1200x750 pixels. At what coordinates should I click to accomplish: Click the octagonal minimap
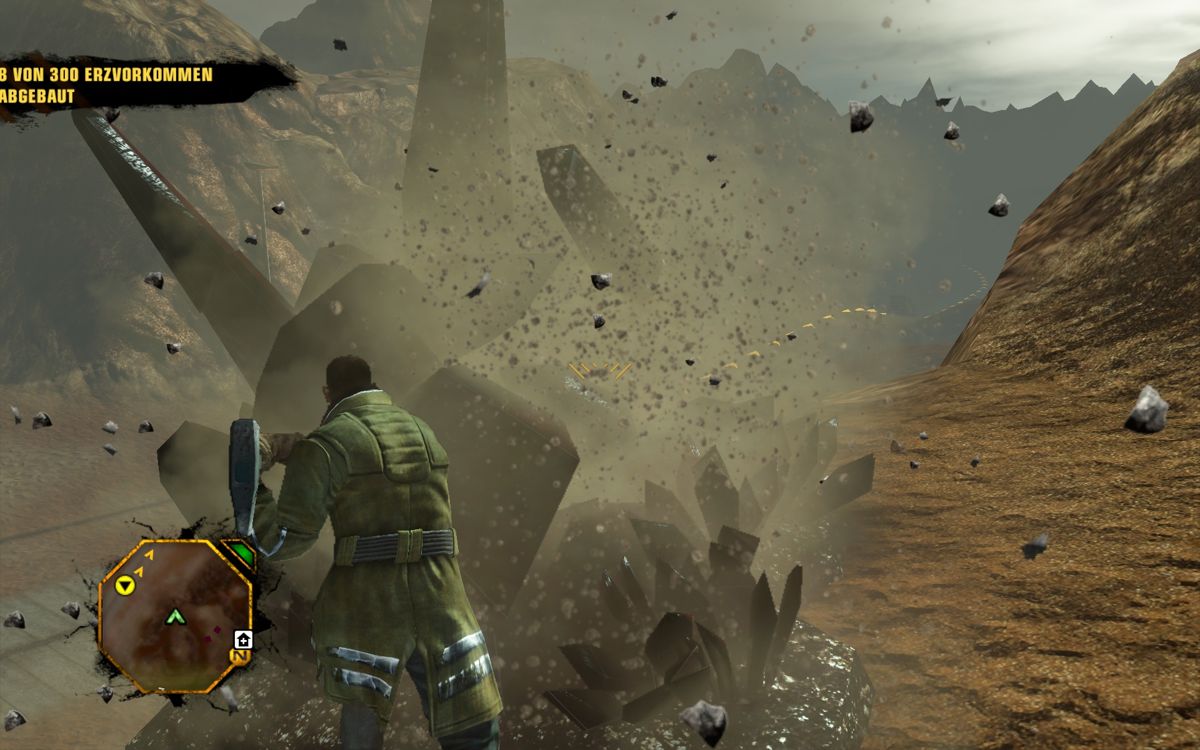174,616
